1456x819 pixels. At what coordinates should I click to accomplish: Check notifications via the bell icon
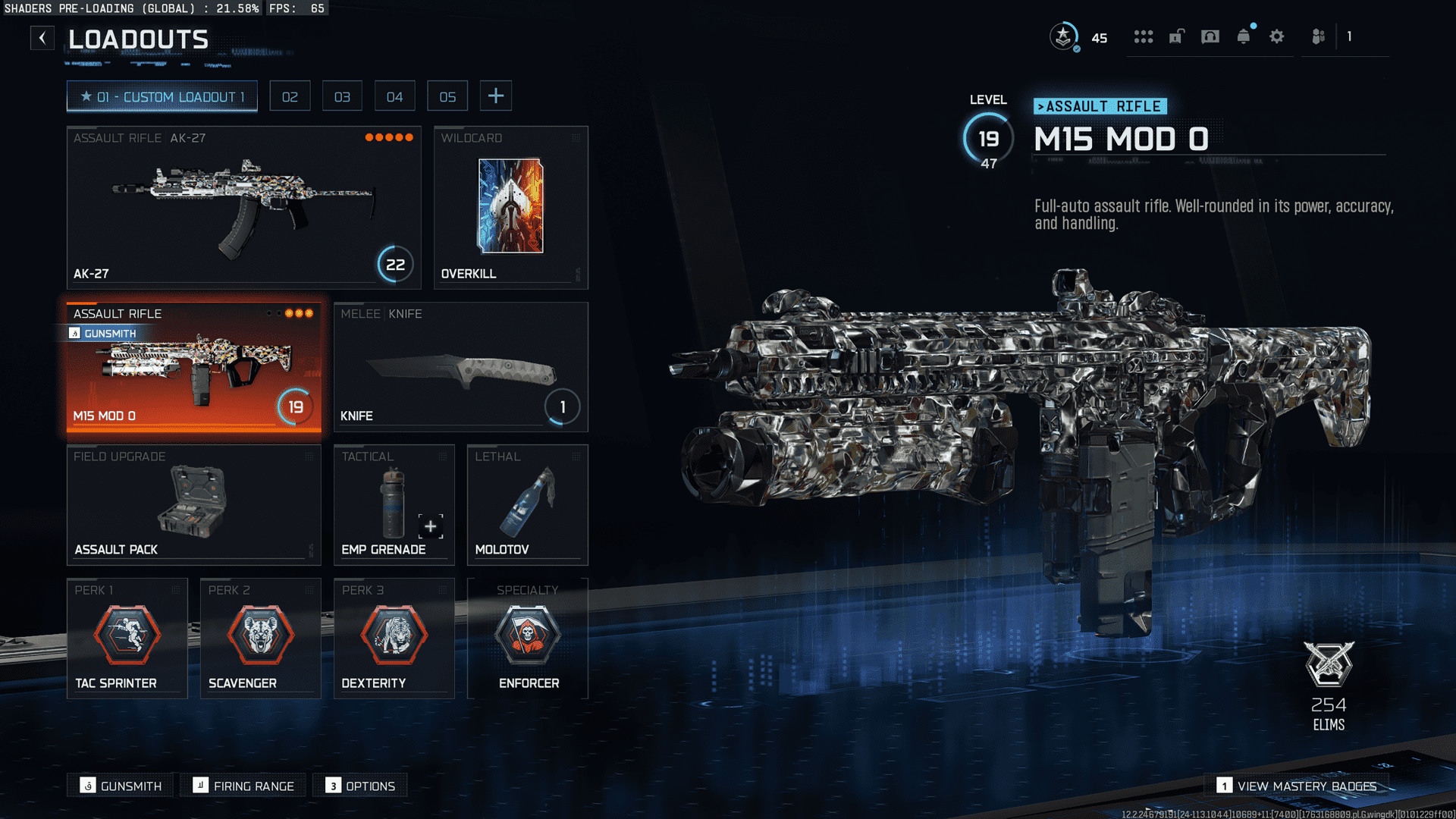(x=1243, y=36)
